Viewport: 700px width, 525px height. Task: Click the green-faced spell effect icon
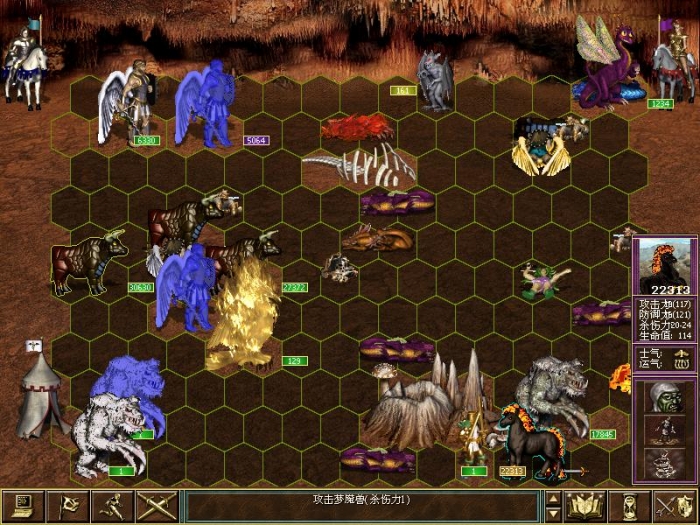point(665,398)
